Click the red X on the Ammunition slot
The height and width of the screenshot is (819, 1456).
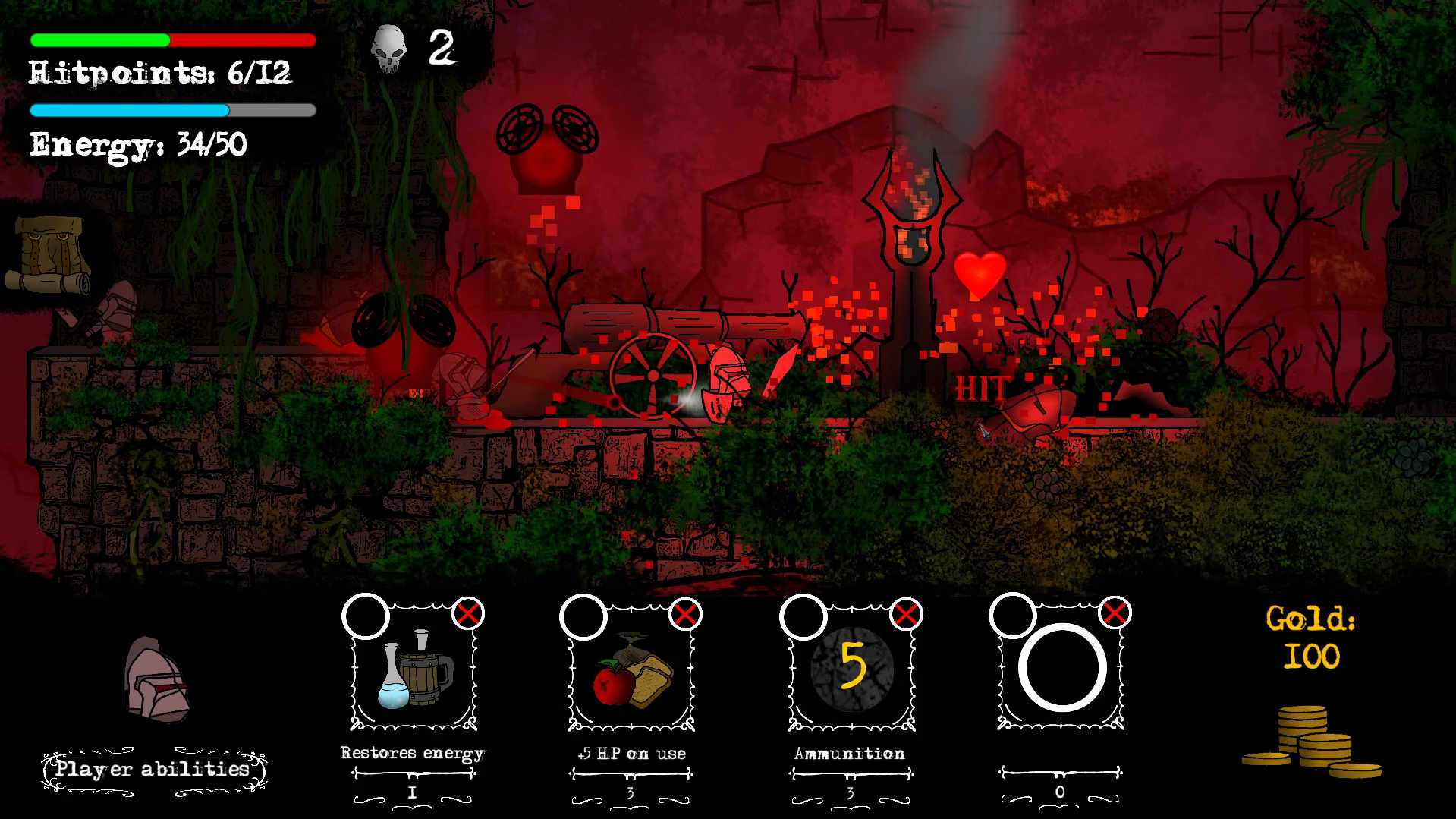[905, 613]
